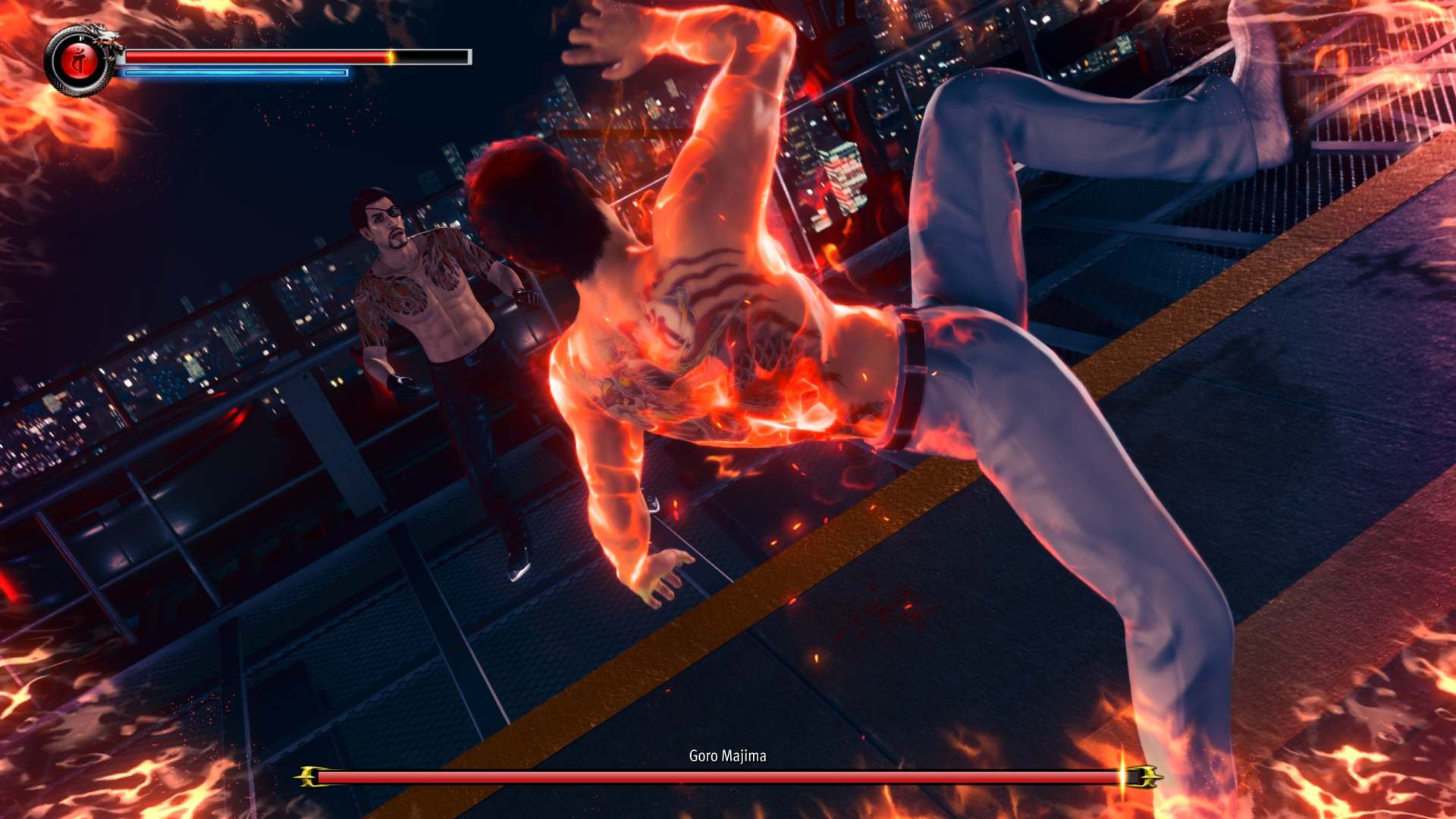
Task: Click the red dragon heat emblem
Action: 78,62
